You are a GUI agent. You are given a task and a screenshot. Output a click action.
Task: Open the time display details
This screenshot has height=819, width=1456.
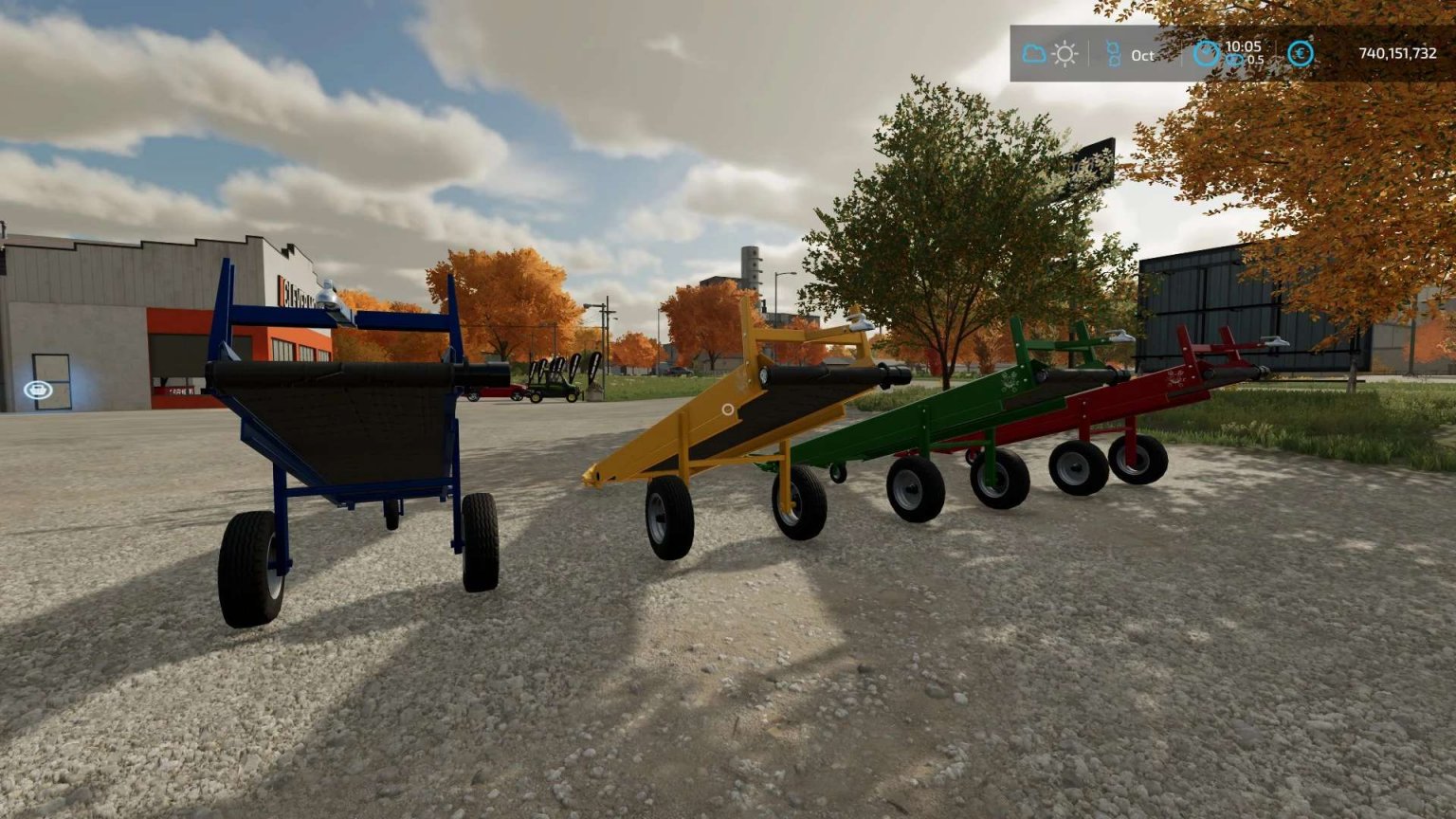tap(1243, 47)
